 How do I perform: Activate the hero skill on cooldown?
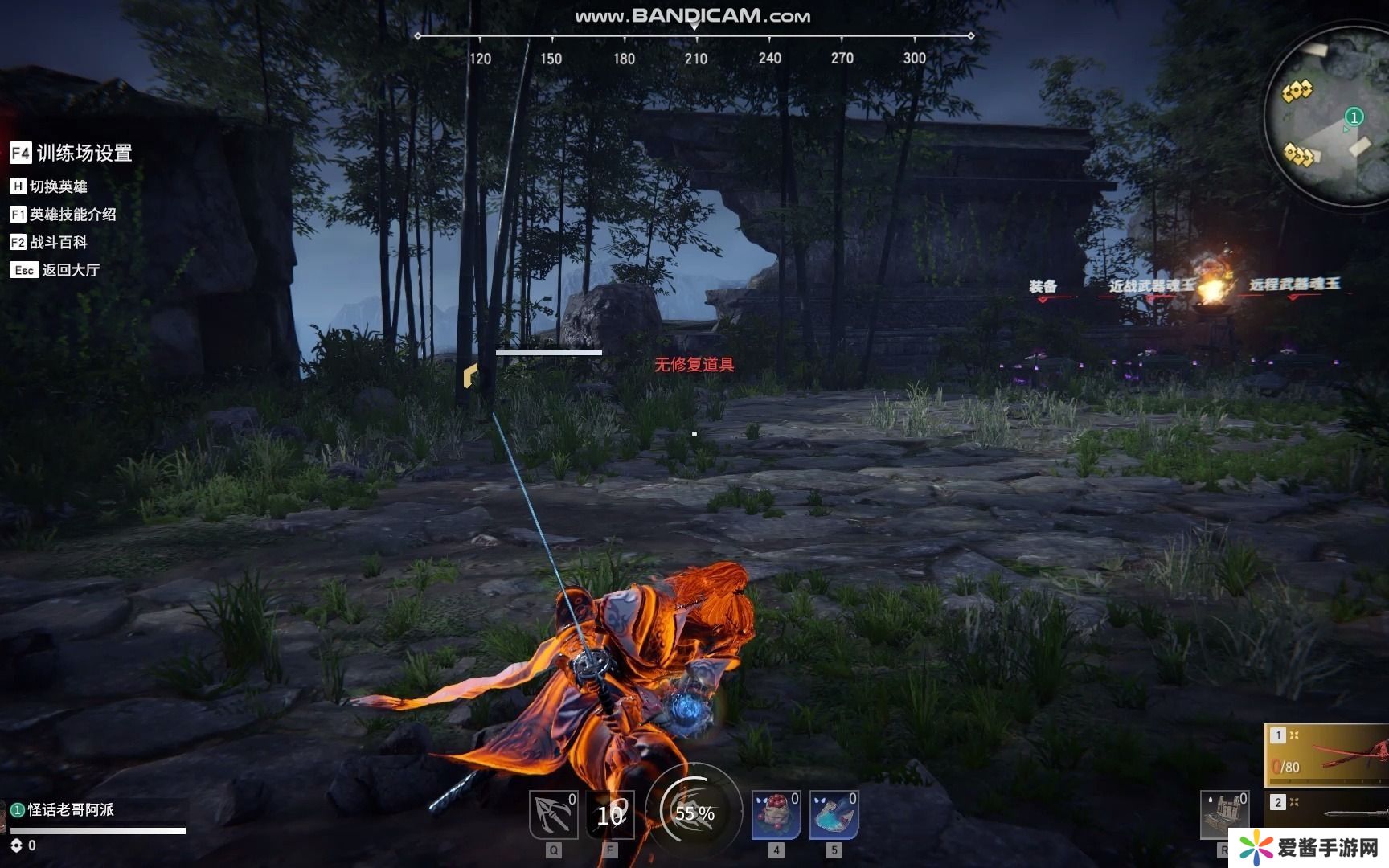tap(610, 815)
